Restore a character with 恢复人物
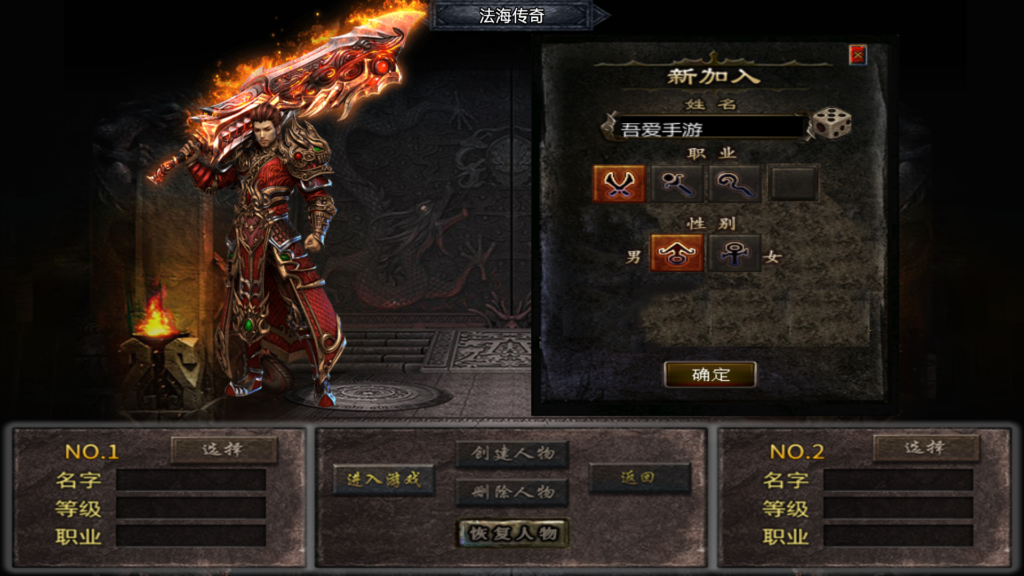The height and width of the screenshot is (576, 1024). pos(513,533)
